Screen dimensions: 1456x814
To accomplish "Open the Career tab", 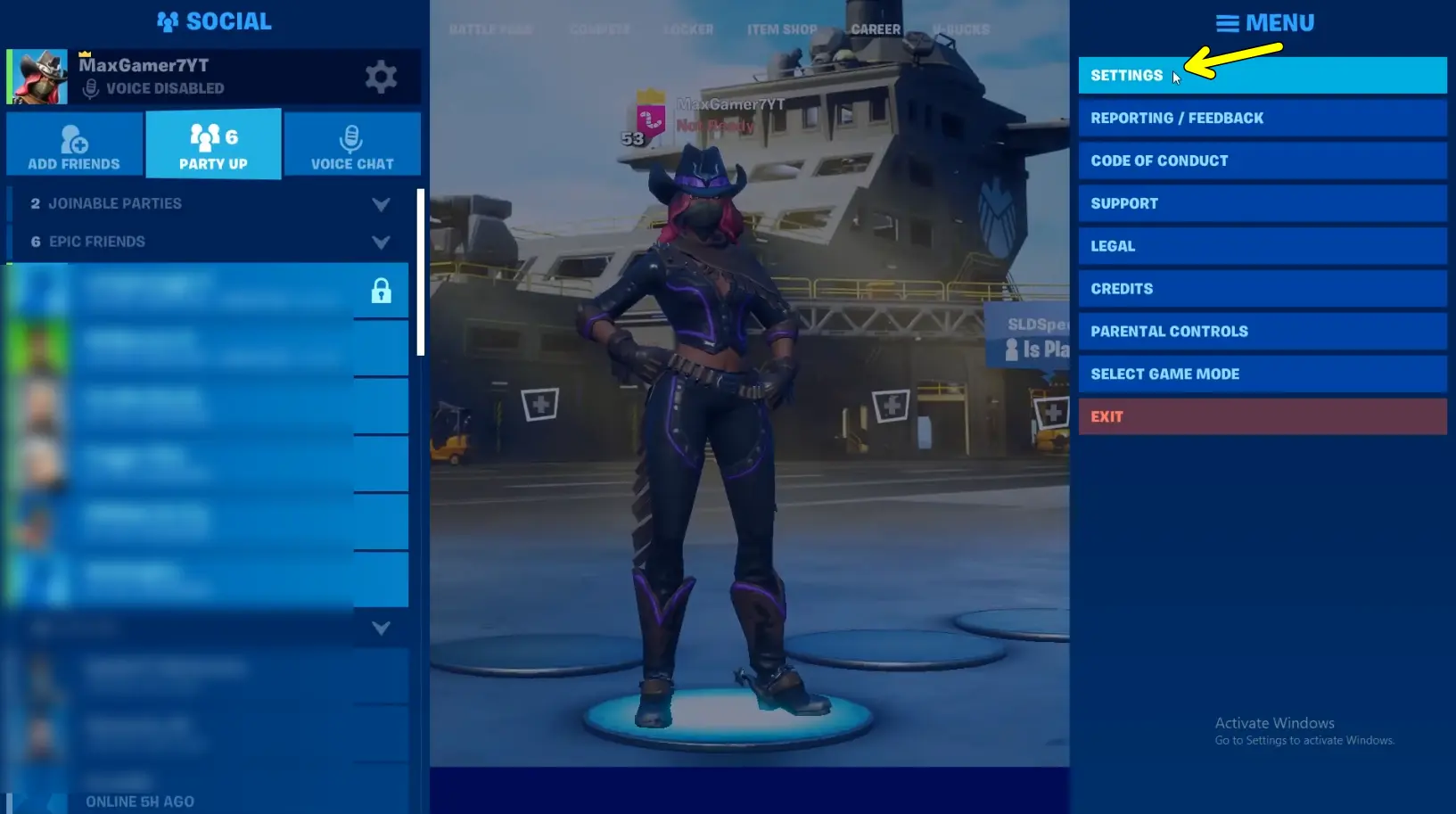I will (875, 29).
